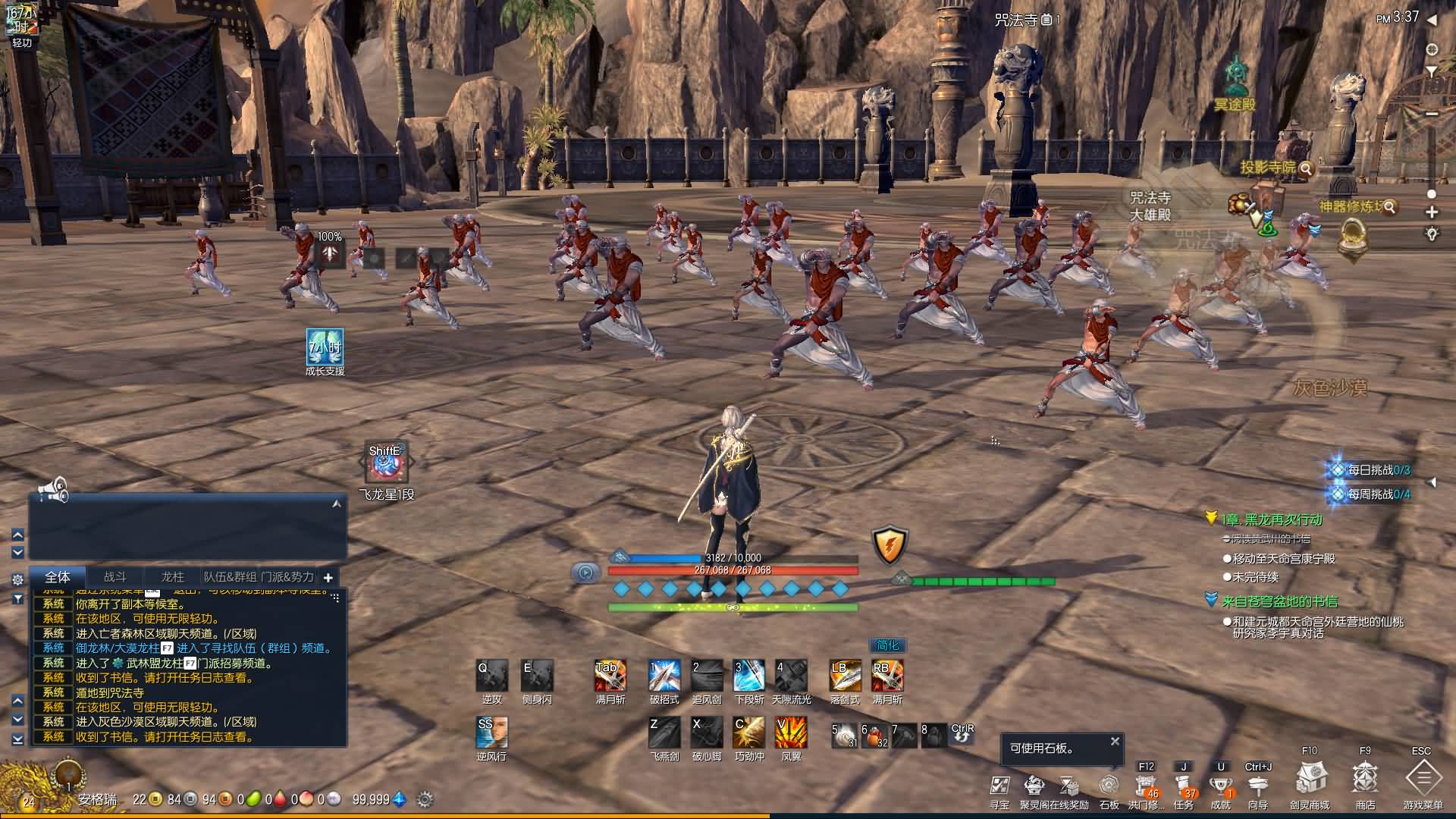Use the 凤翼 skill
This screenshot has width=1456, height=819.
coord(791,733)
